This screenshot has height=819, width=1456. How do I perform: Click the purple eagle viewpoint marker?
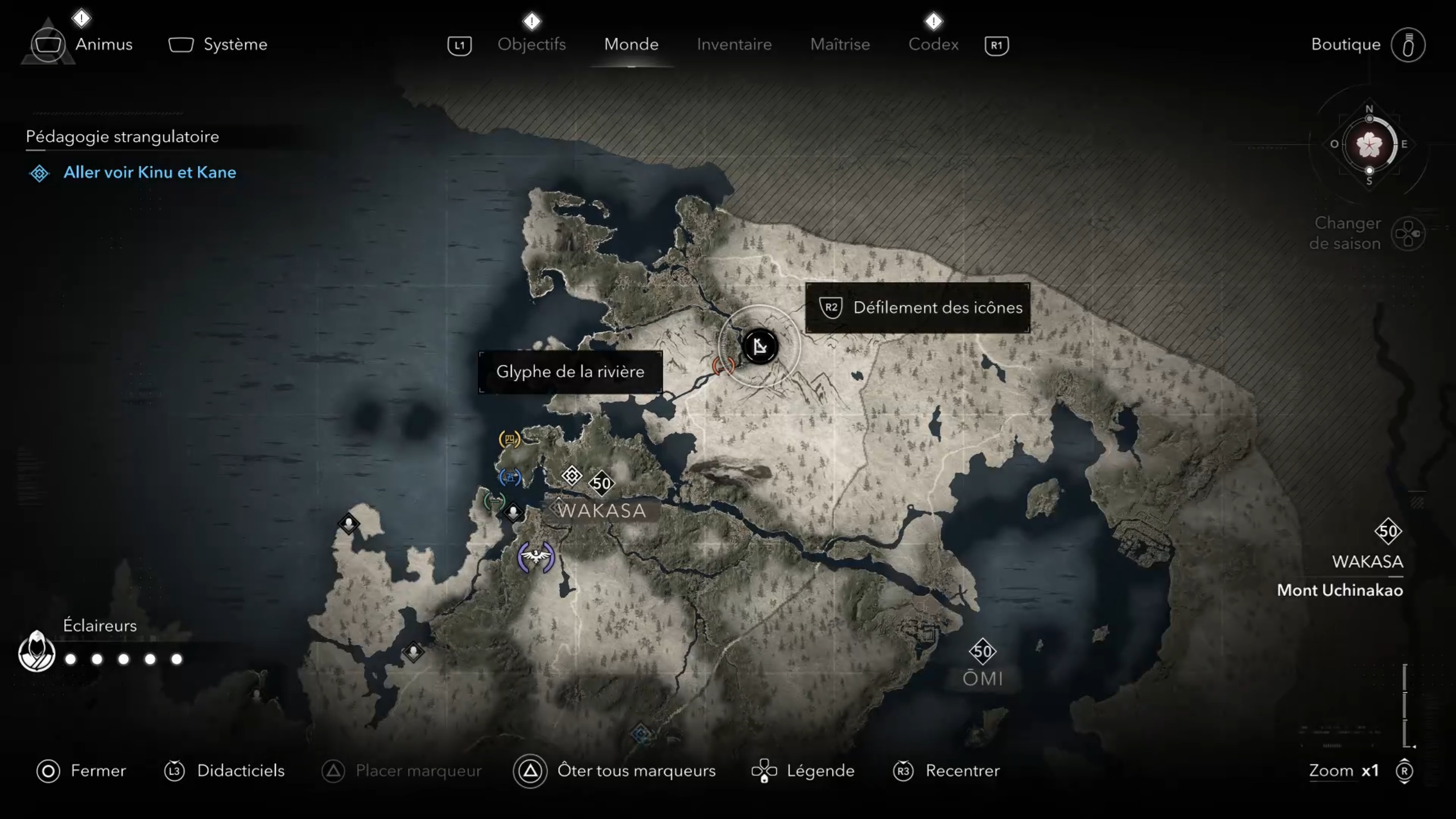click(x=535, y=556)
